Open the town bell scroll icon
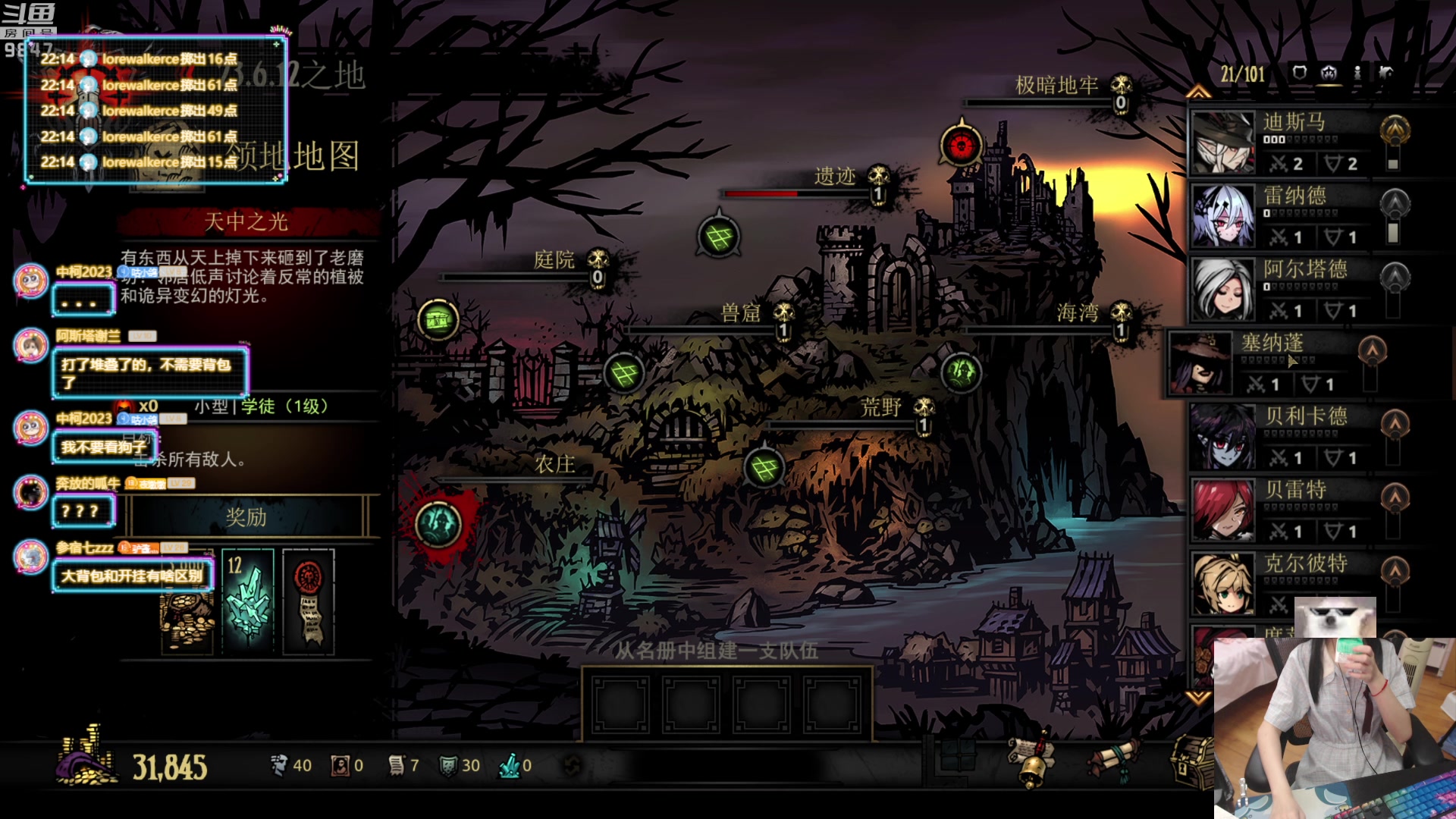The image size is (1456, 819). coord(1031,761)
